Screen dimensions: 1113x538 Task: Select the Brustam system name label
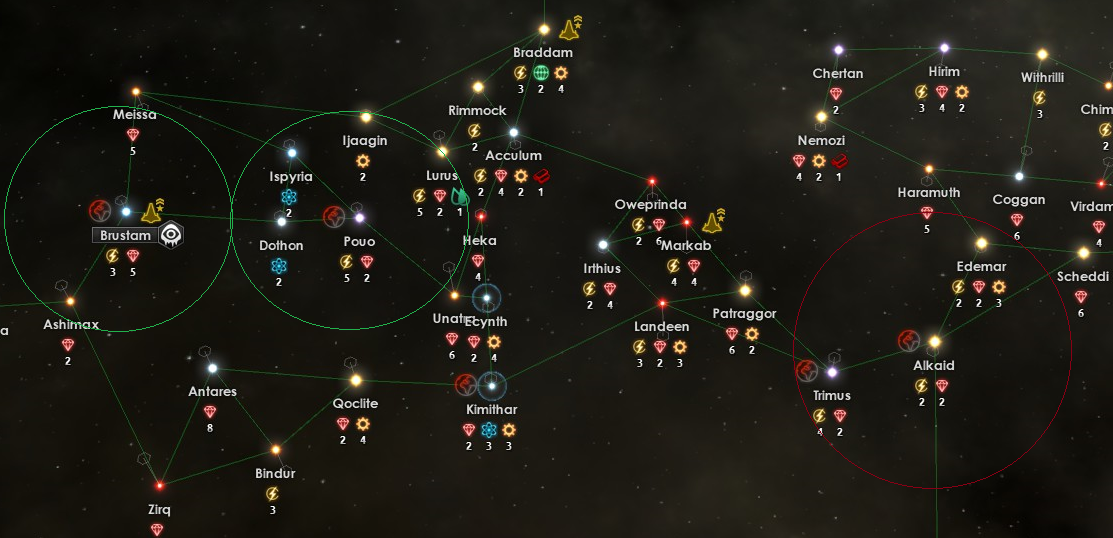(x=126, y=236)
